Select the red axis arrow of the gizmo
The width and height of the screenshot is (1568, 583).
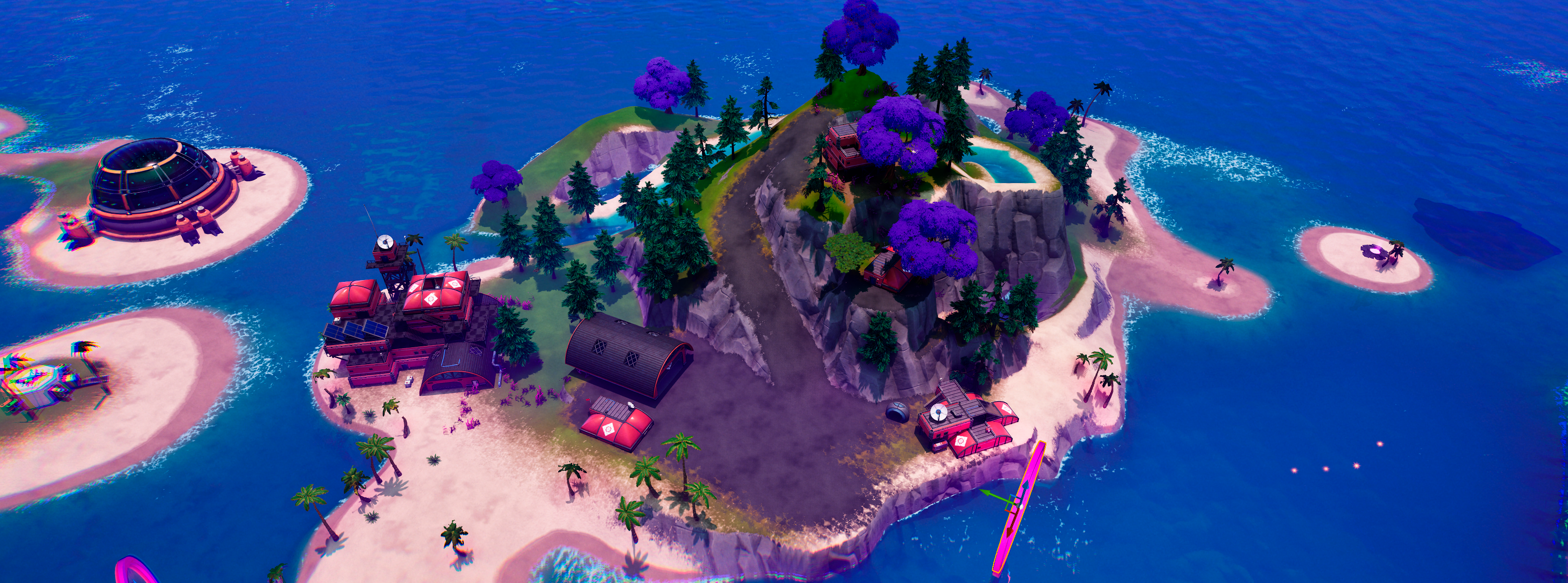[x=1010, y=531]
